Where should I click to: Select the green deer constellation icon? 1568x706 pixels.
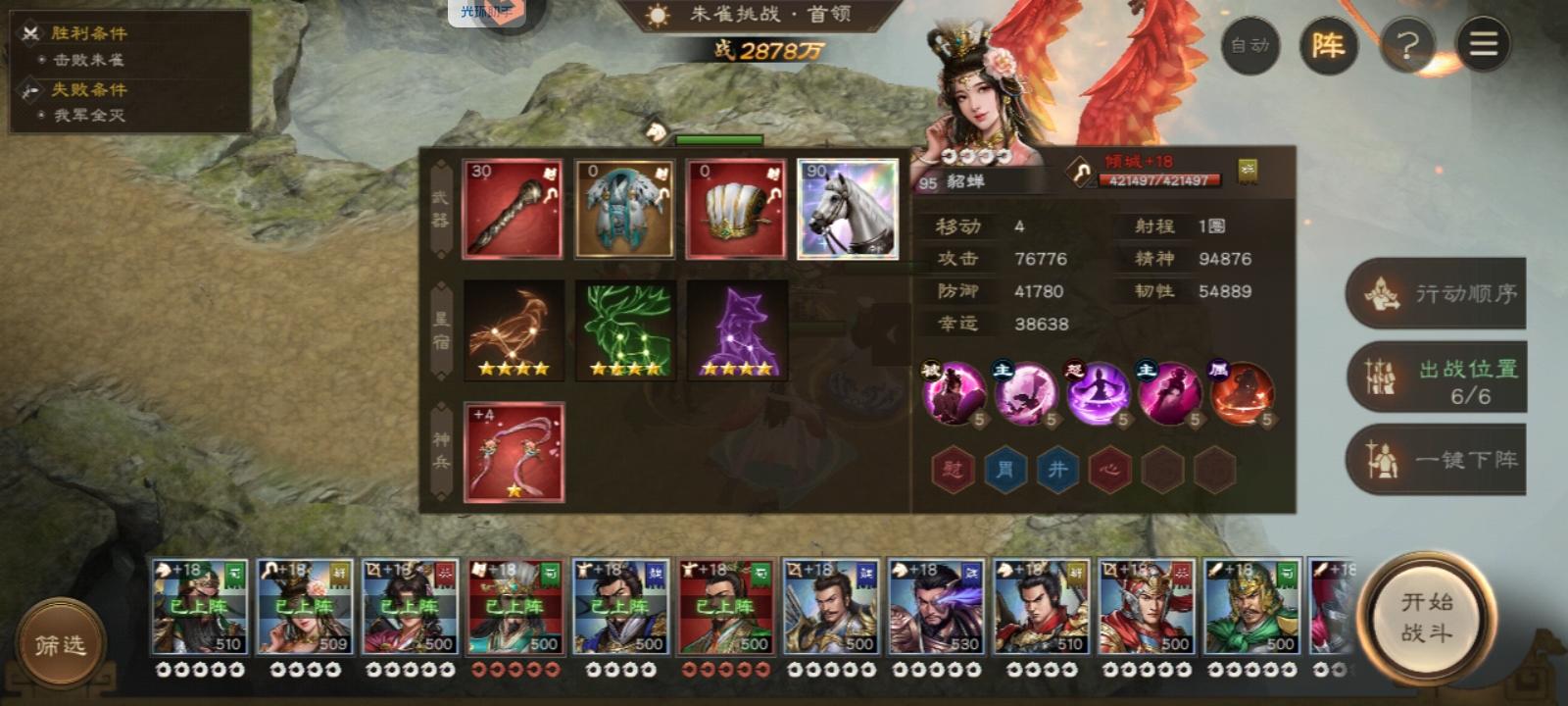click(x=624, y=328)
